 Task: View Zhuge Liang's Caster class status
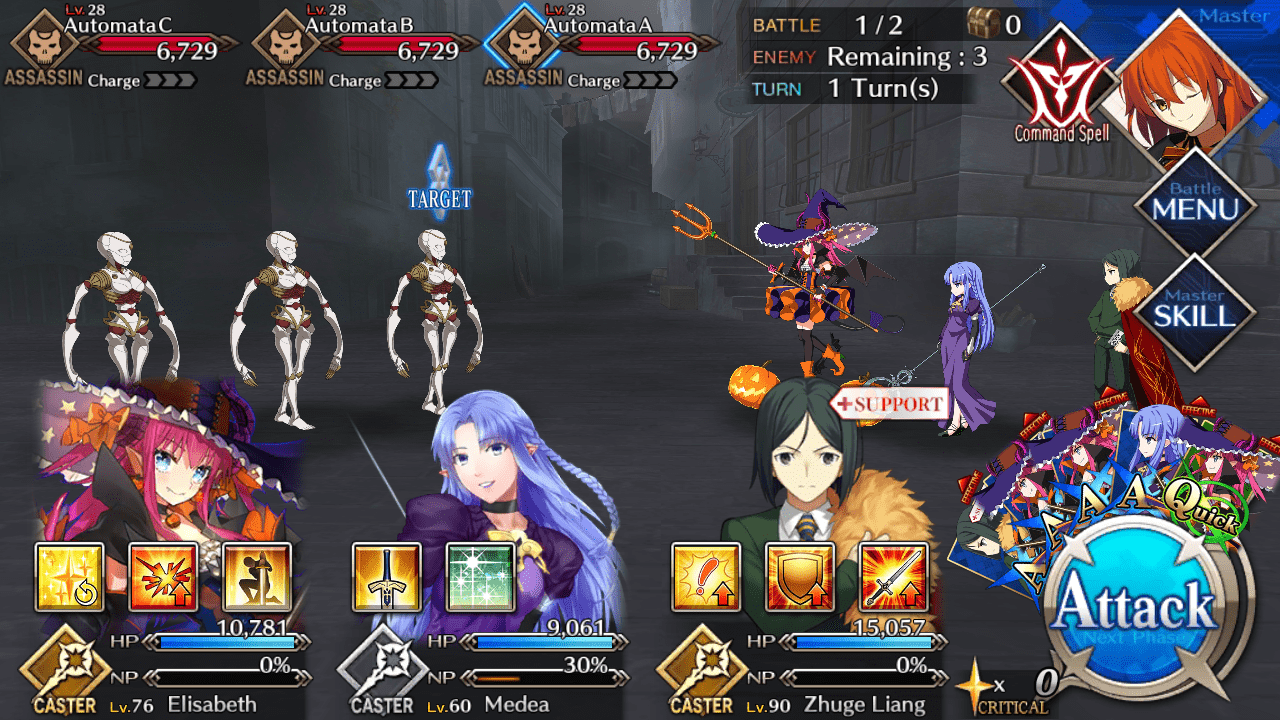coord(700,670)
